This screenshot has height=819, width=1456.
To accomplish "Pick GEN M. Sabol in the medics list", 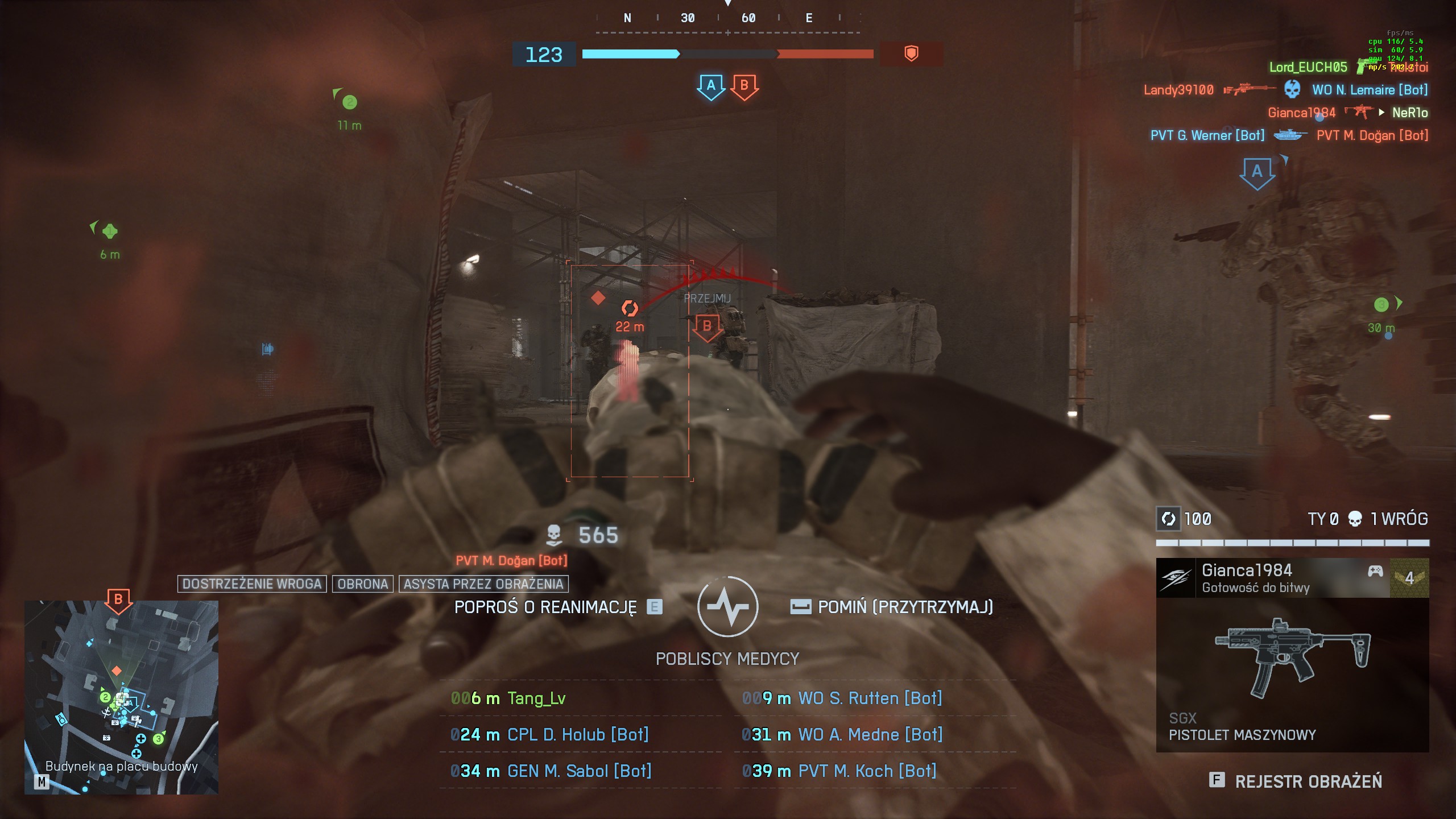I will coord(578,771).
